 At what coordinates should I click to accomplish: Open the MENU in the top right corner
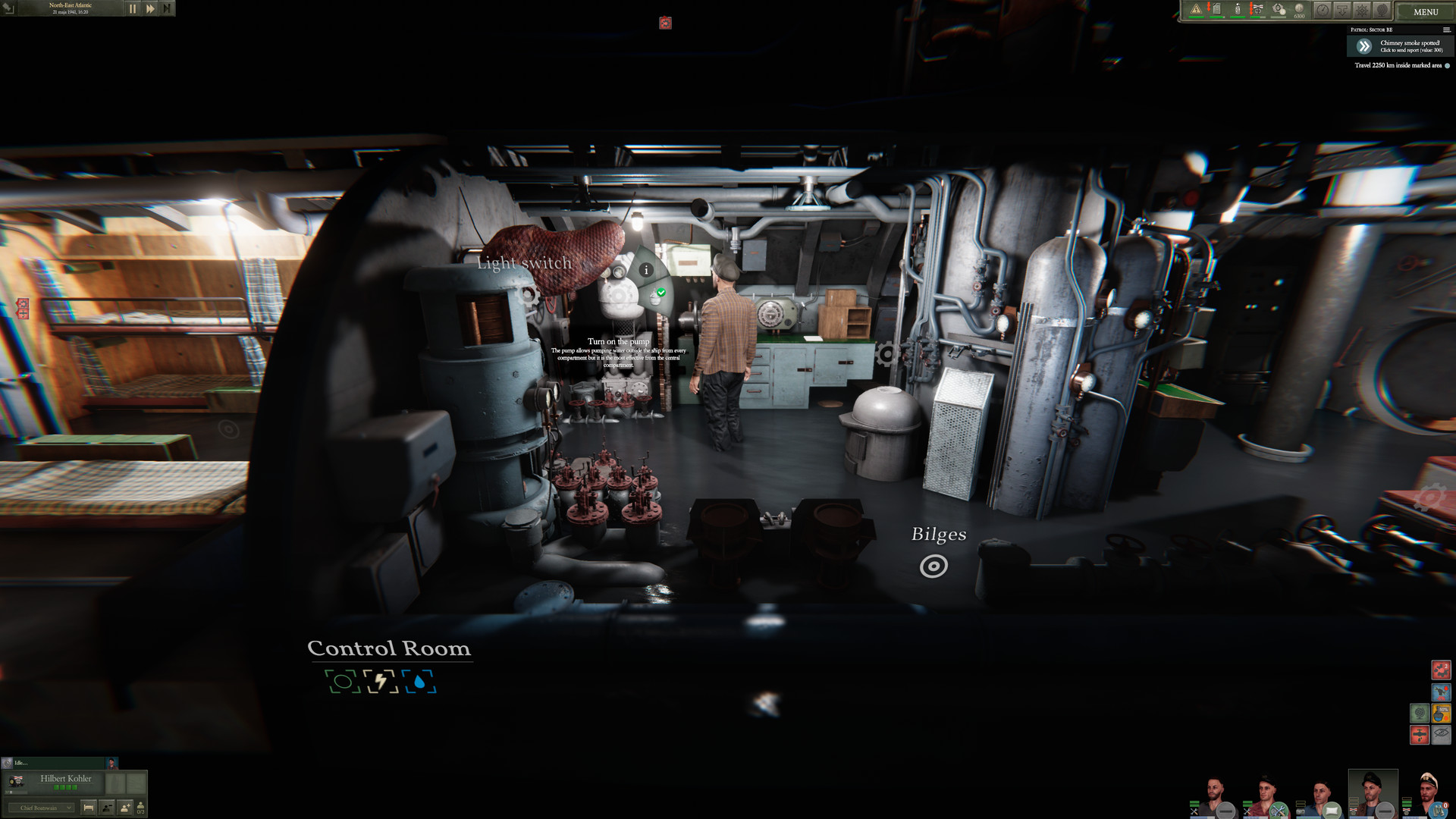coord(1425,11)
